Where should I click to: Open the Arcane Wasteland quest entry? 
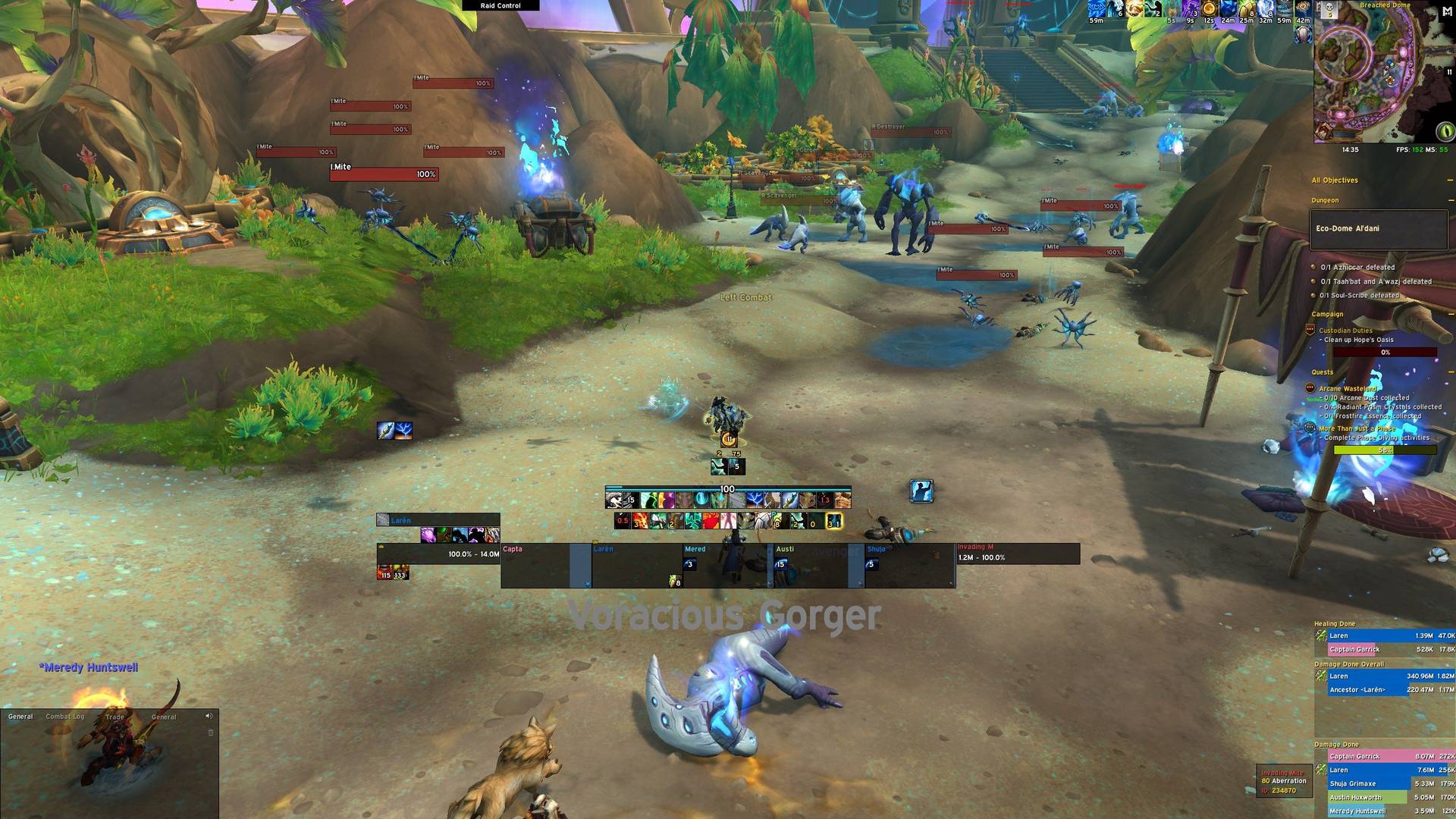tap(1347, 389)
